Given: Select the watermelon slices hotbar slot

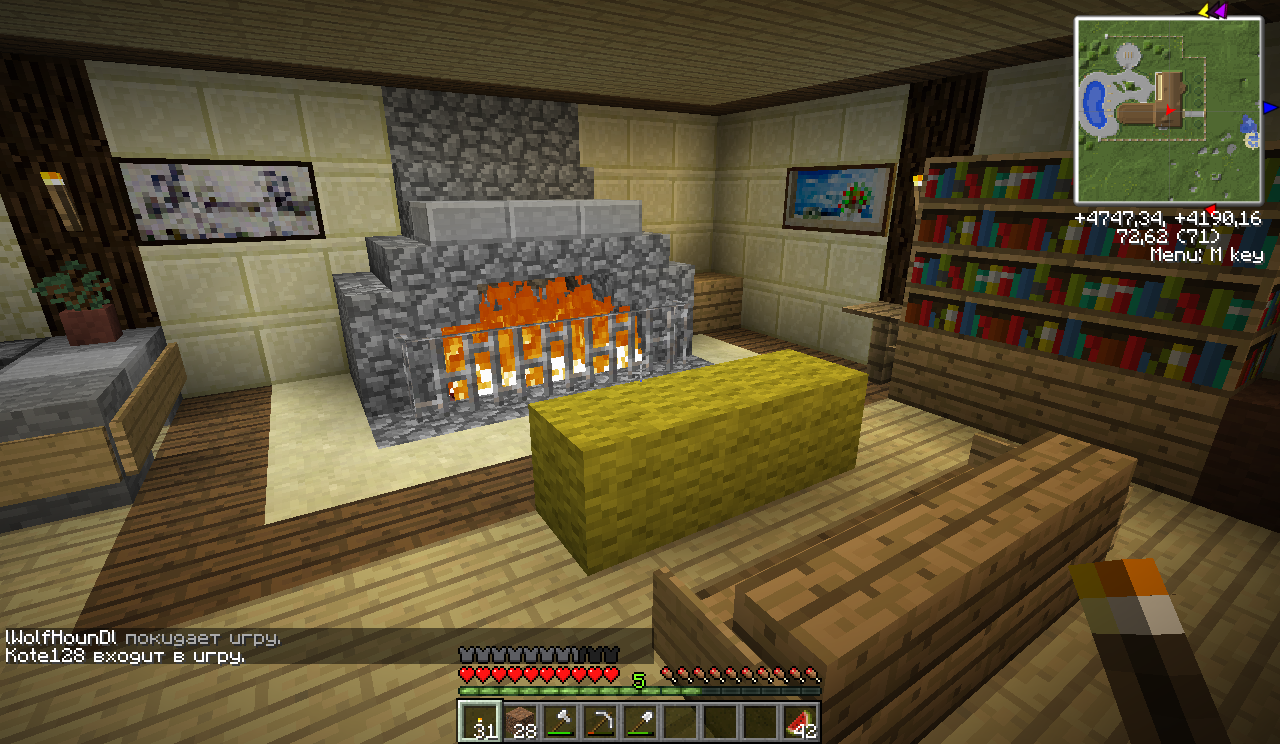Looking at the screenshot, I should [799, 721].
